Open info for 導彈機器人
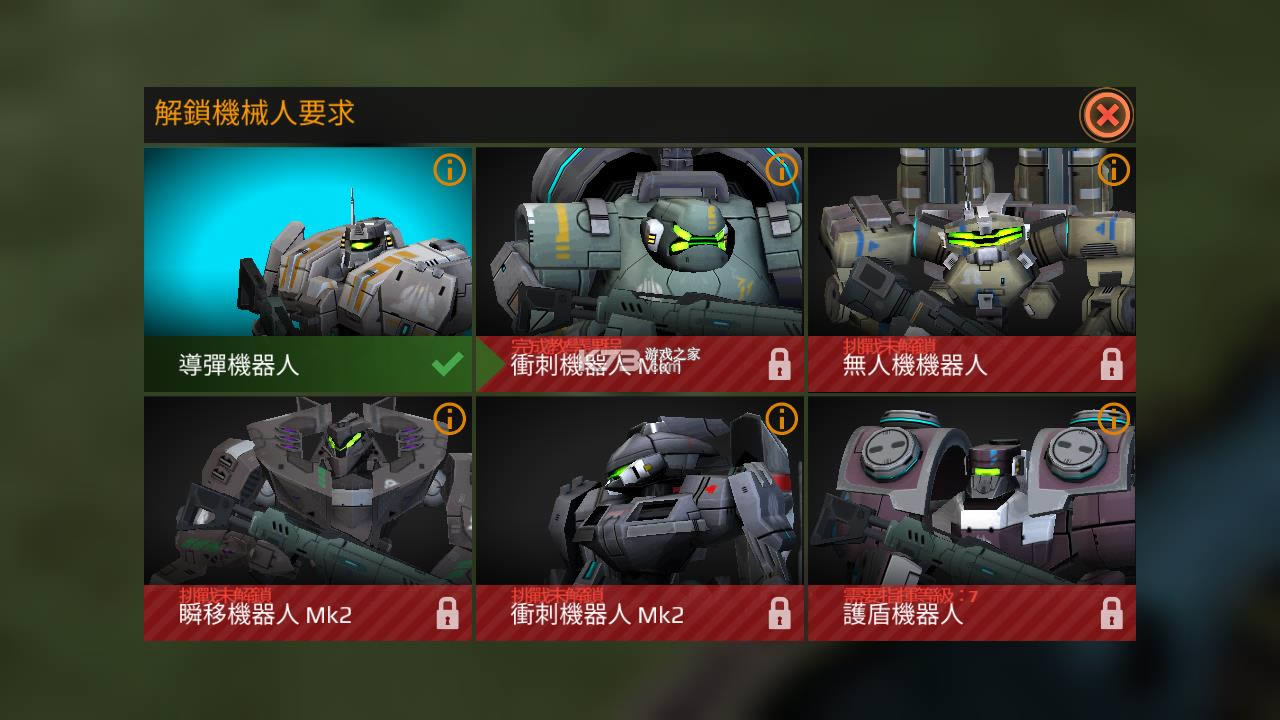Screen dimensions: 1280x720 click(452, 170)
